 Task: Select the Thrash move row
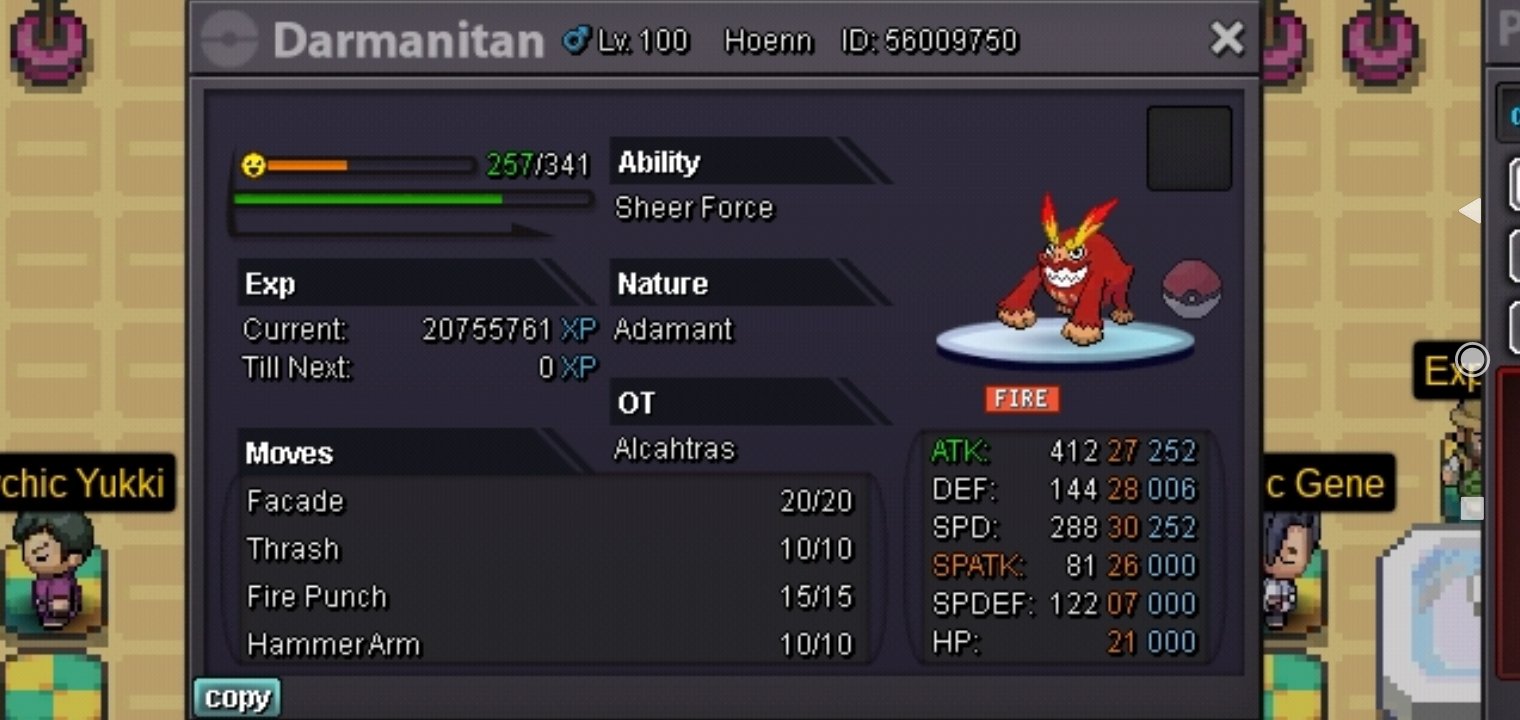pyautogui.click(x=549, y=549)
